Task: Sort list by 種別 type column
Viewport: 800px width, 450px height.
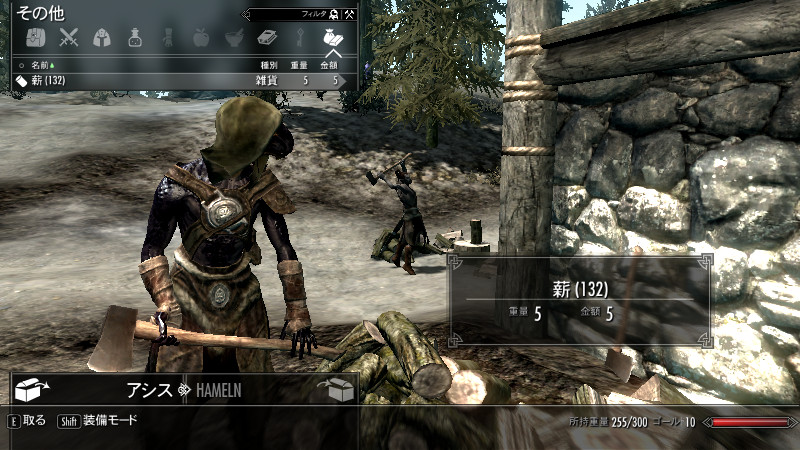Action: 268,65
